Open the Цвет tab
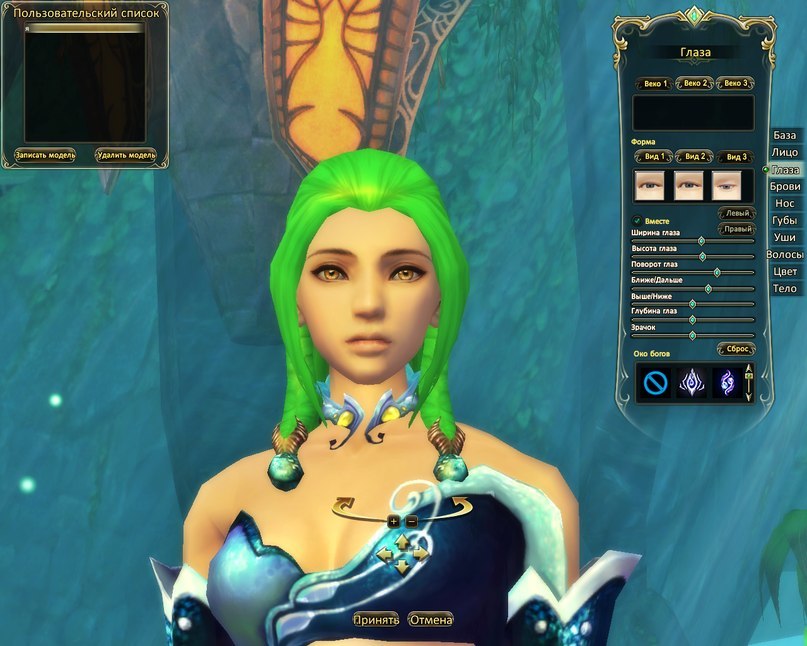Screen dimensions: 807x646 (785, 272)
